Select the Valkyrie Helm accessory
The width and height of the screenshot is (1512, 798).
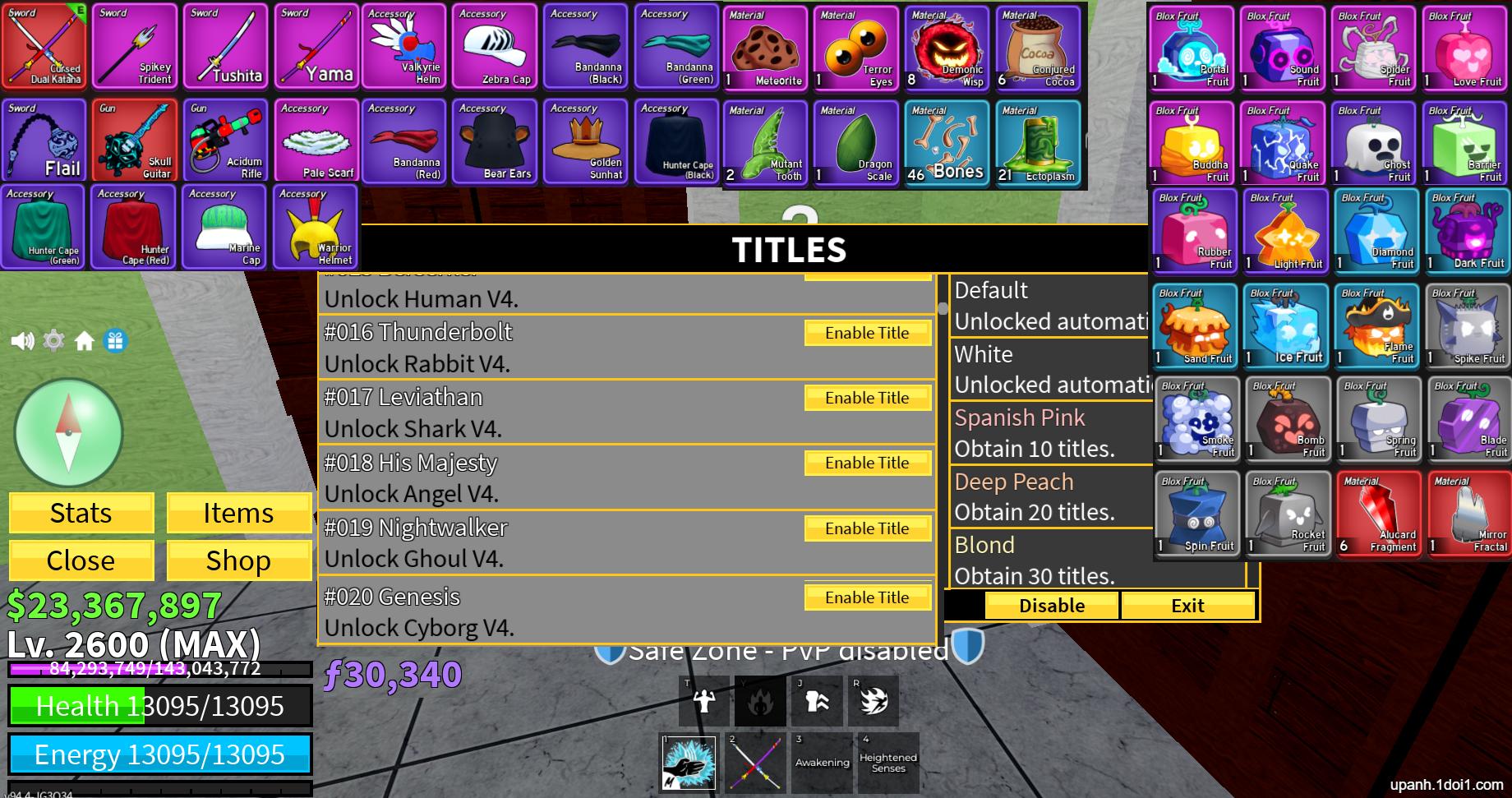[406, 45]
